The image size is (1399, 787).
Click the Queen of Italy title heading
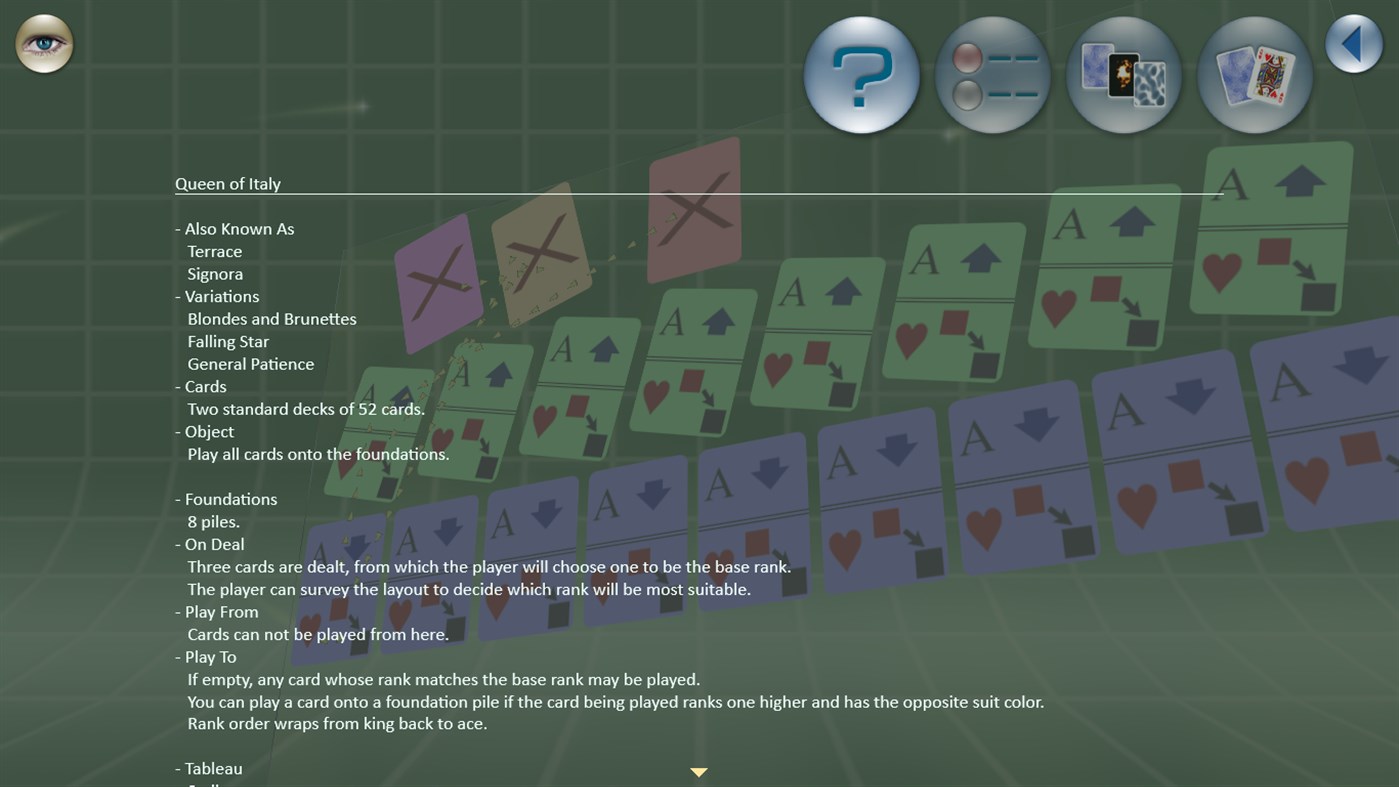pos(227,183)
